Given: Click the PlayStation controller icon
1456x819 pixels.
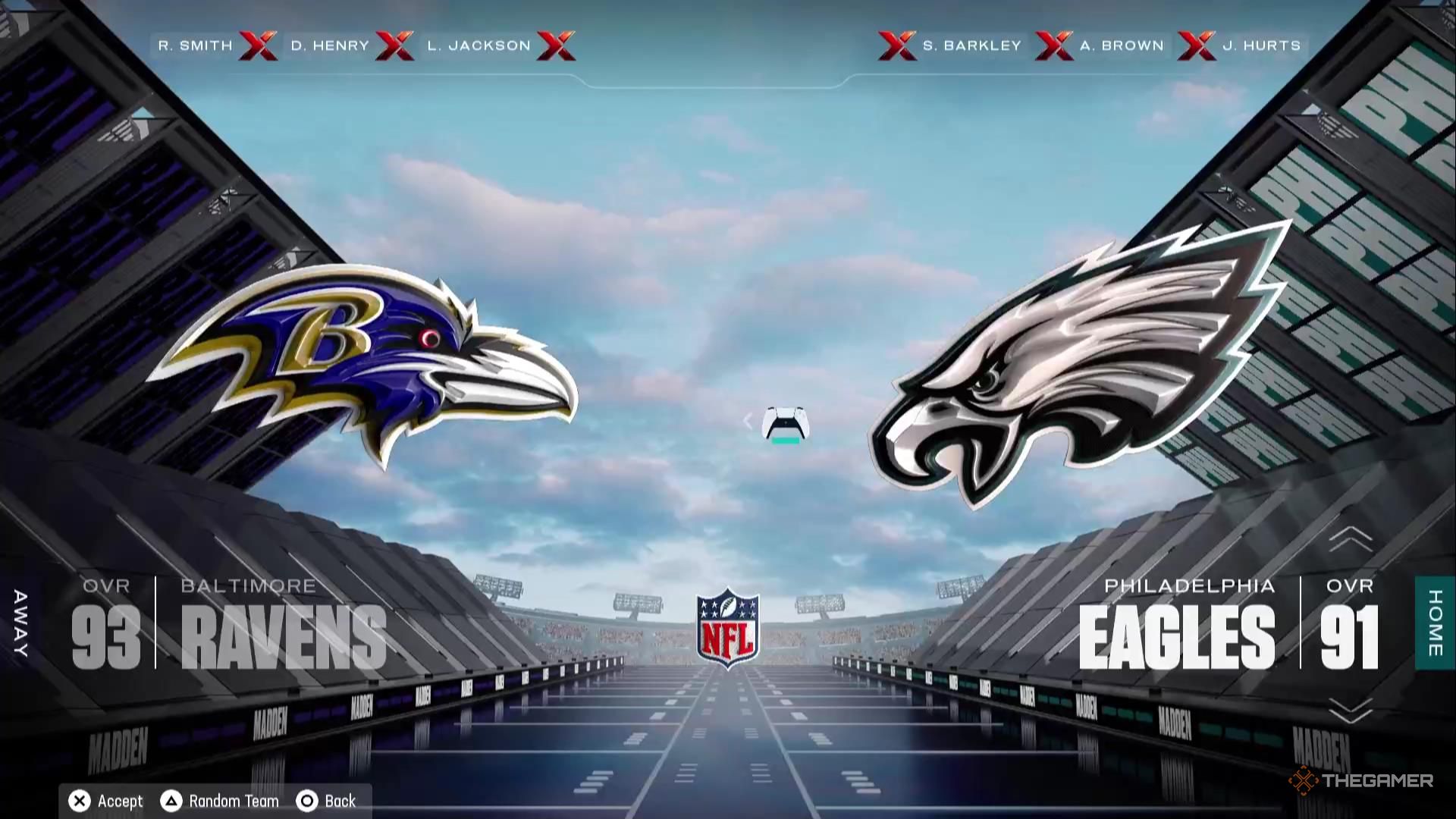Looking at the screenshot, I should (x=785, y=426).
